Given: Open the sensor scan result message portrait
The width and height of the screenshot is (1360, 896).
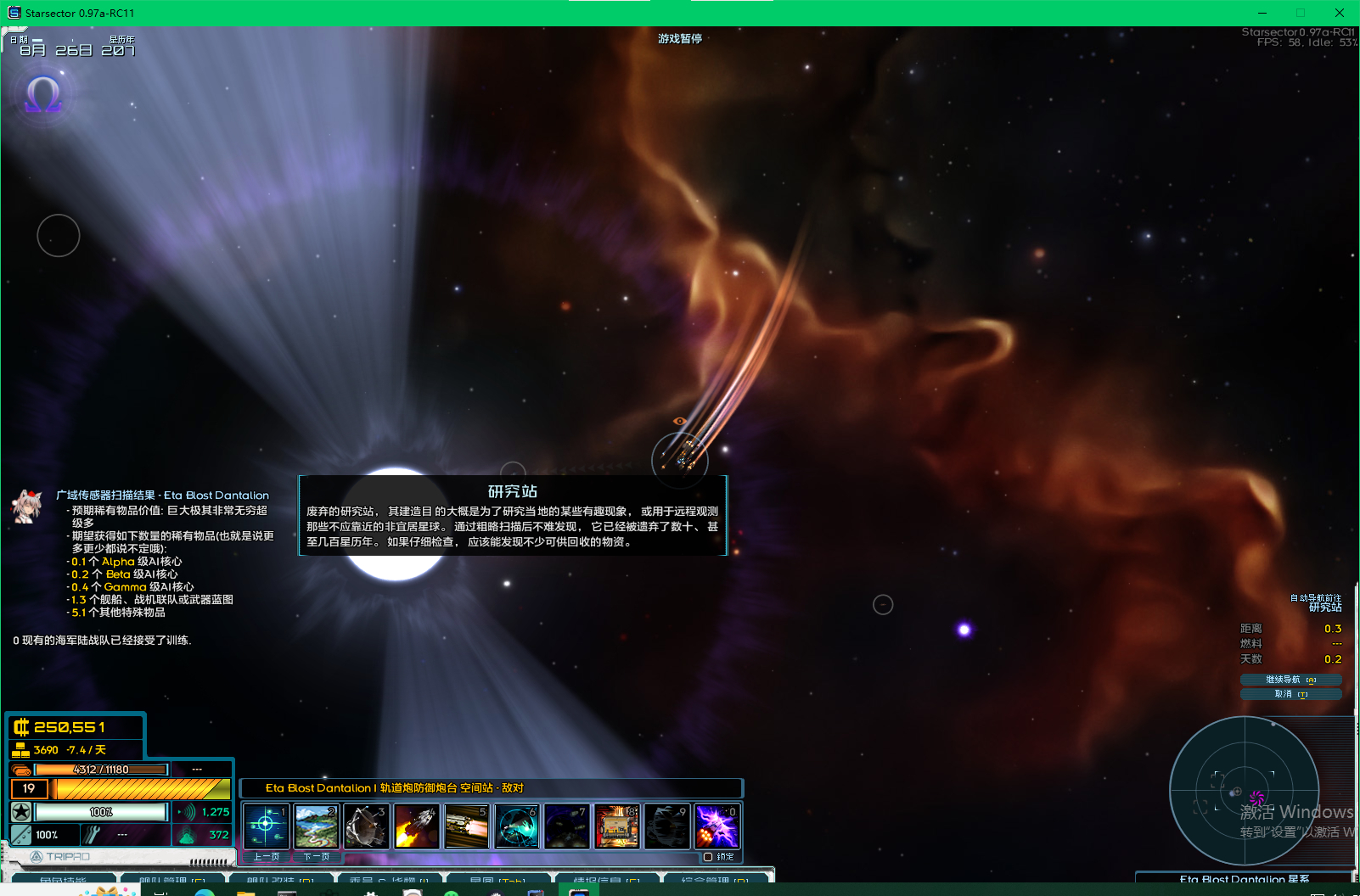Looking at the screenshot, I should tap(28, 507).
